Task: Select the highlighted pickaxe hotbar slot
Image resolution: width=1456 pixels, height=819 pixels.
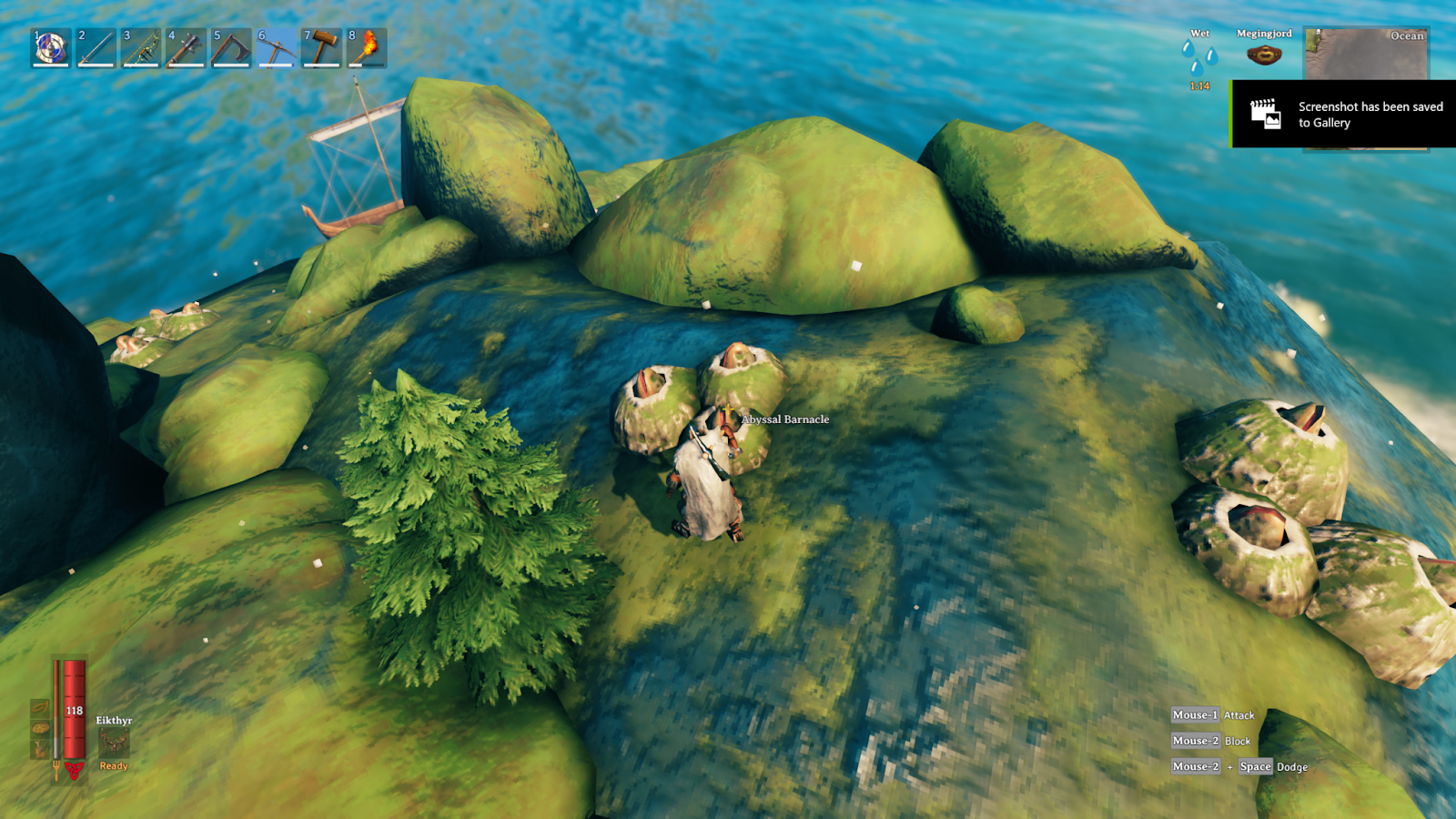Action: pyautogui.click(x=276, y=47)
